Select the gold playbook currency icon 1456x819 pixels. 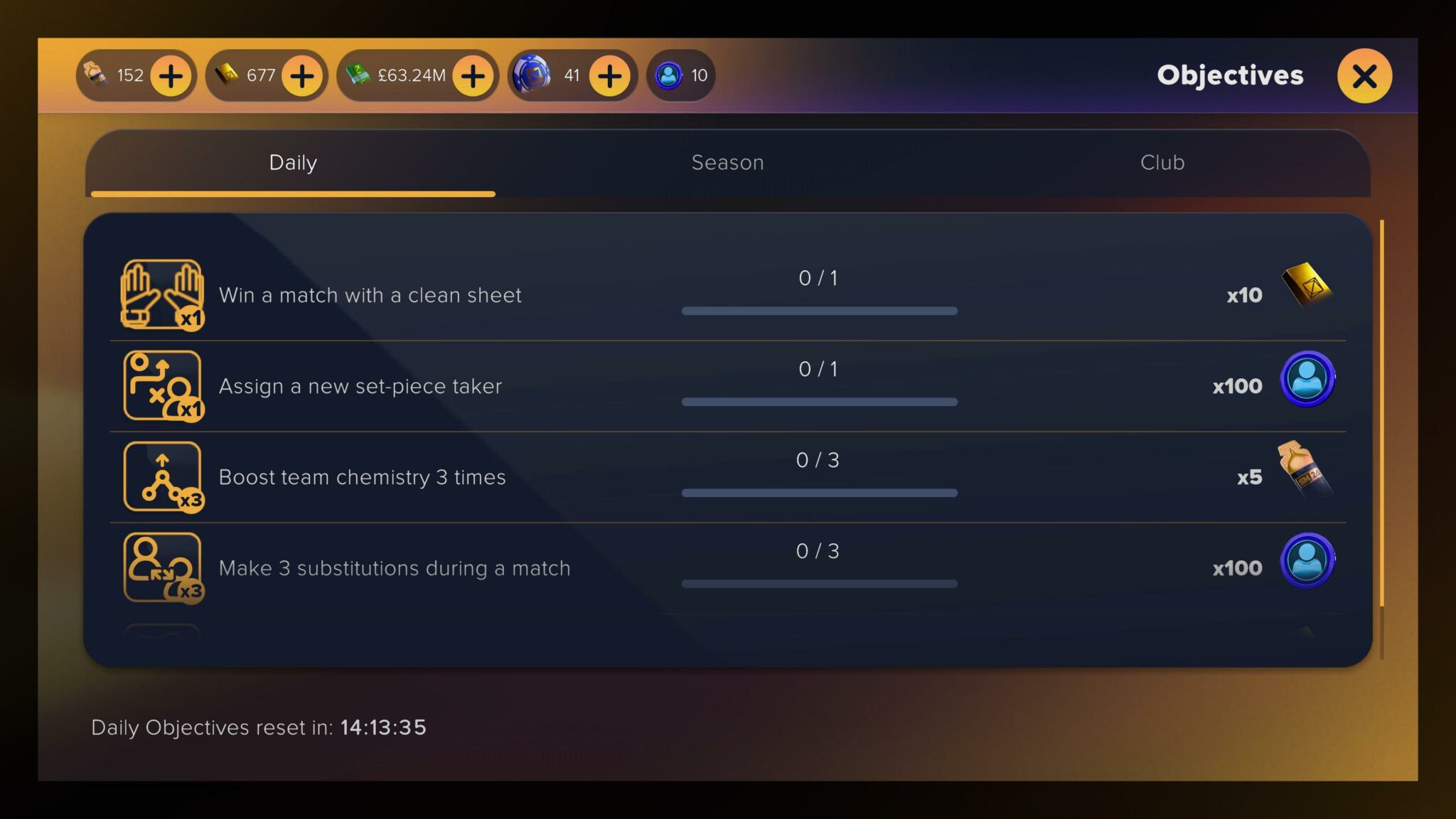[226, 75]
